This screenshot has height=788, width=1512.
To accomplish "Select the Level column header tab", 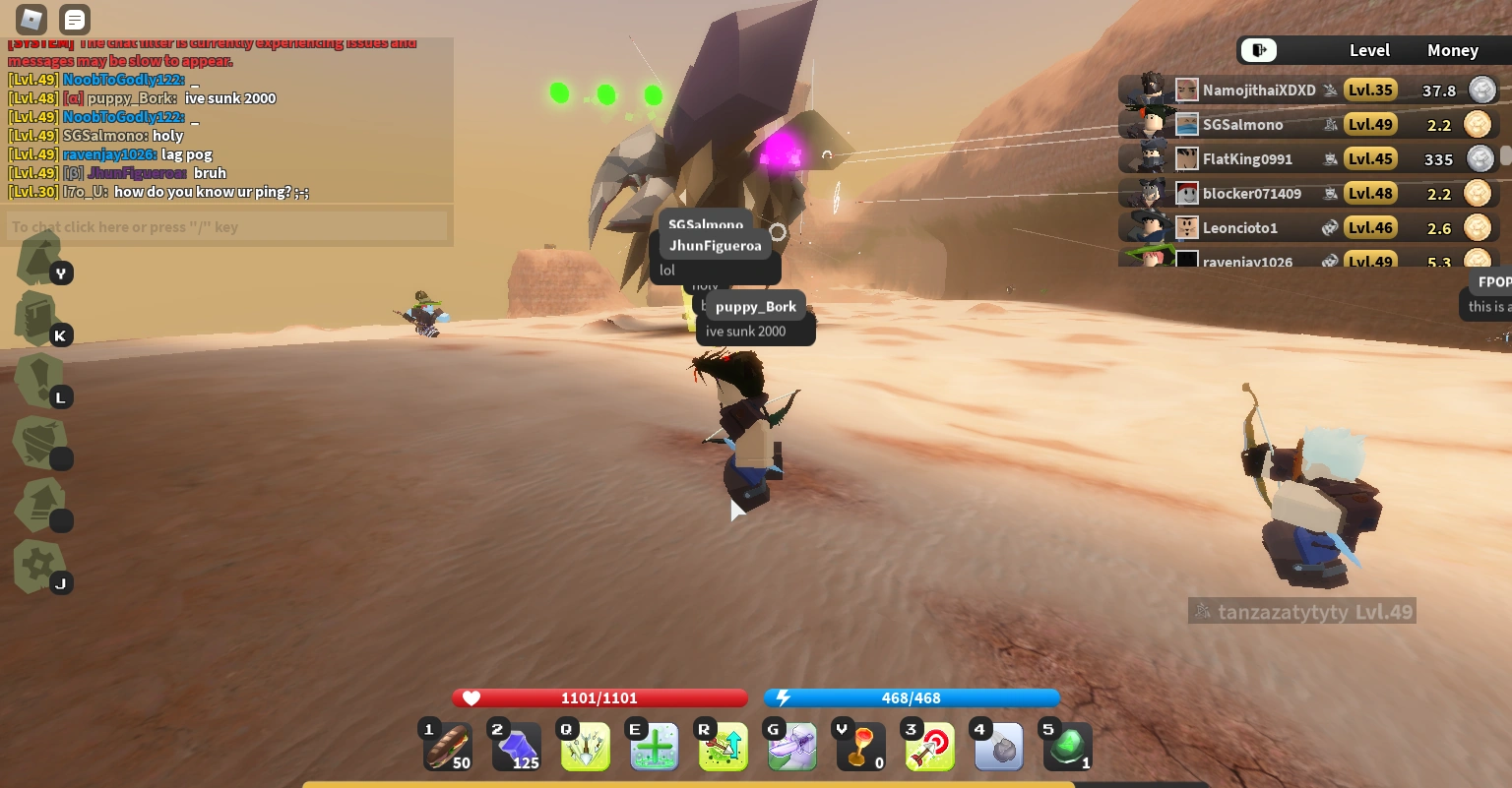I will (x=1370, y=50).
